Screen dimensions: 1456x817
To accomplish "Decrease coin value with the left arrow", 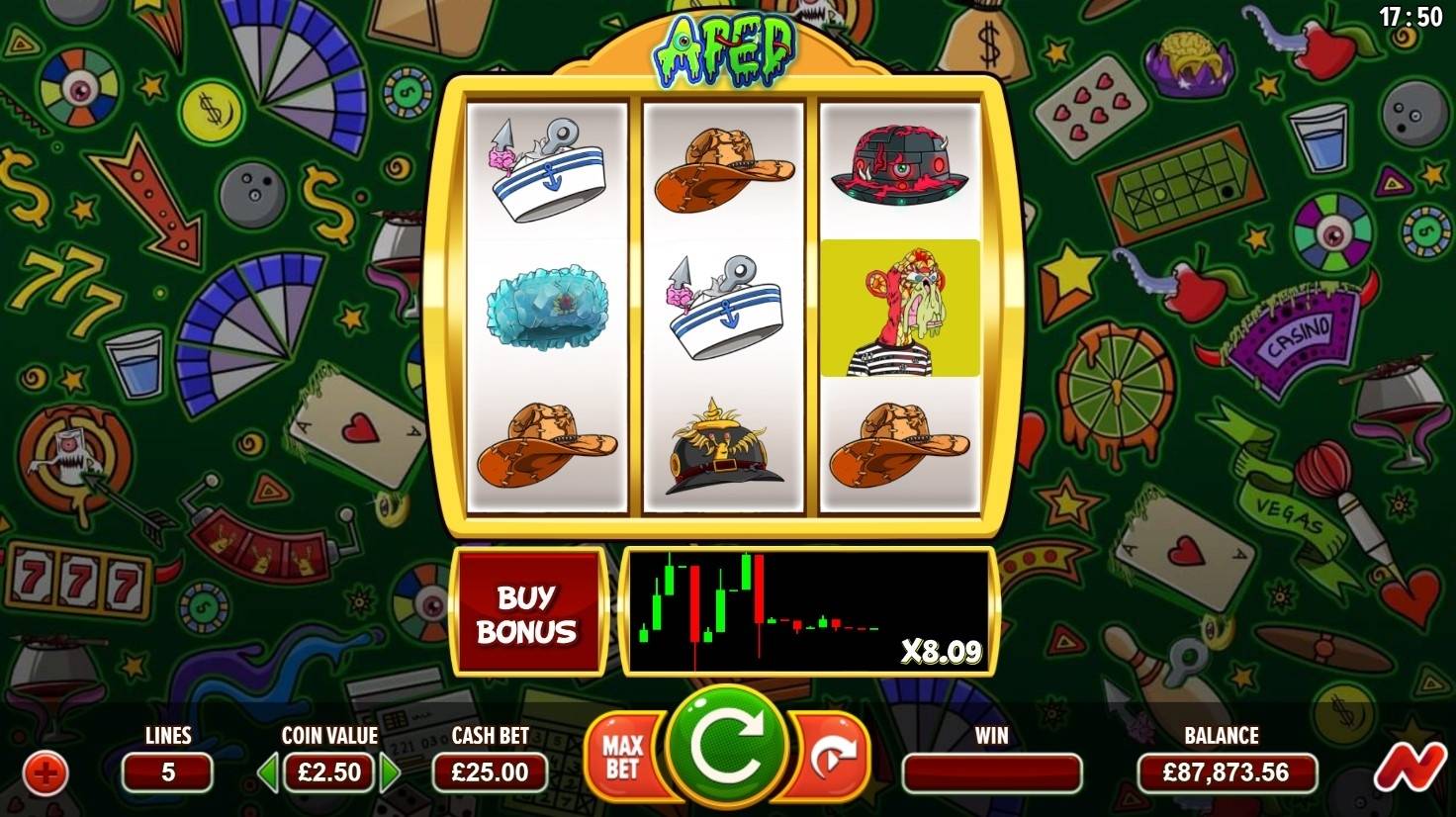I will click(268, 772).
